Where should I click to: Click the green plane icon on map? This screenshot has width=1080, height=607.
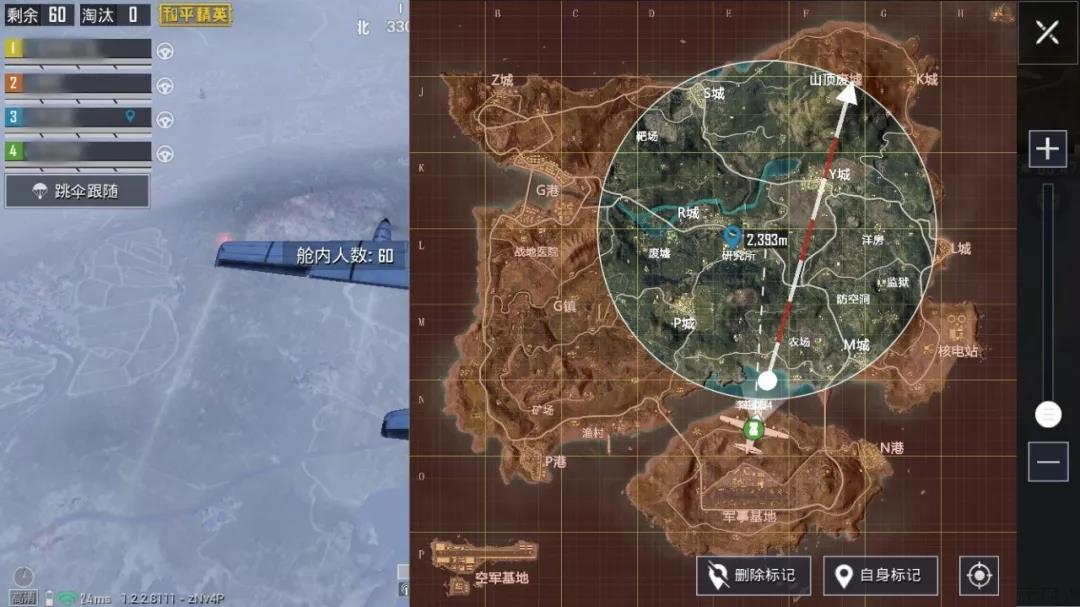pos(757,430)
